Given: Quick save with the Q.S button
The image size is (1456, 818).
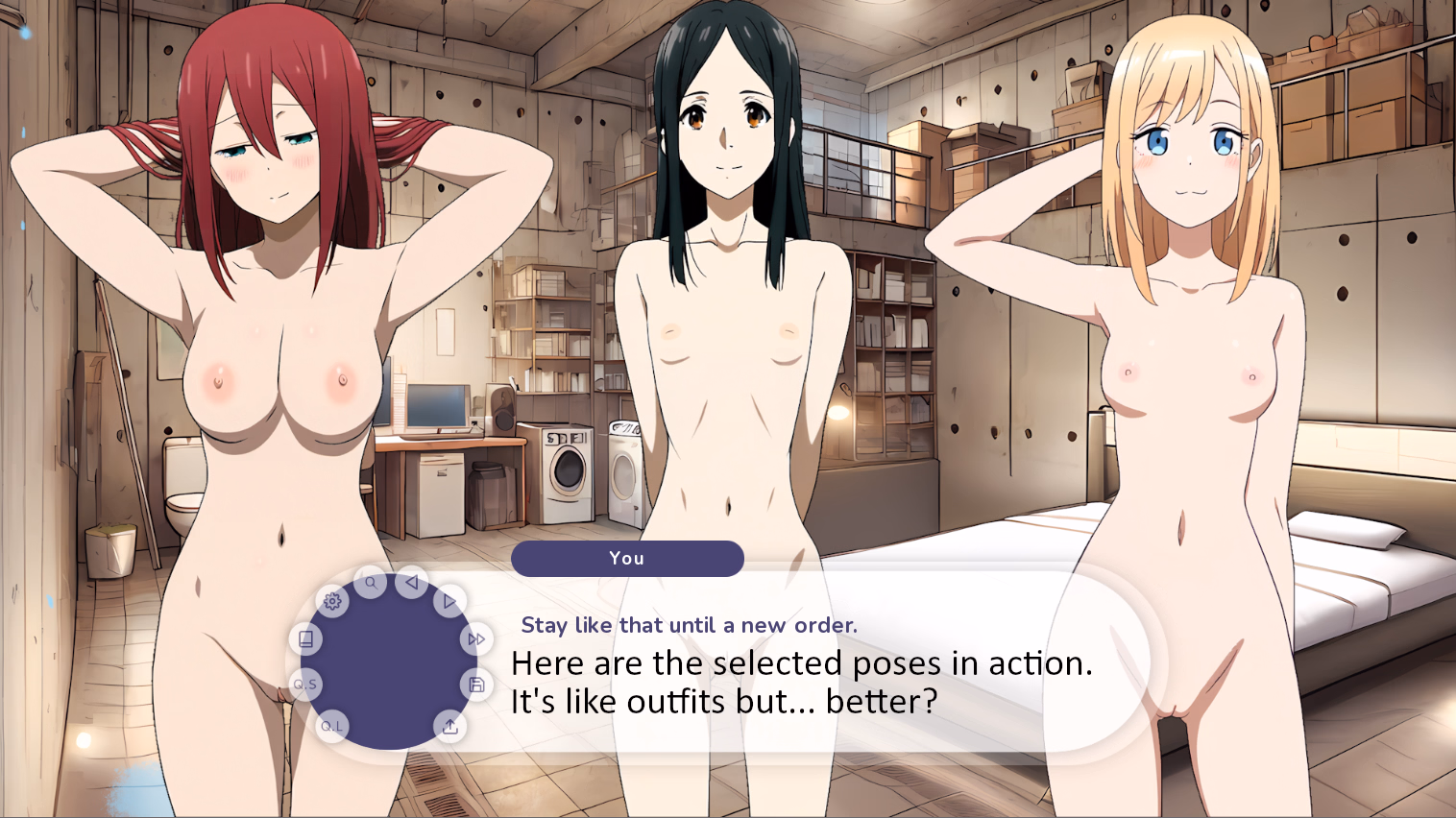Looking at the screenshot, I should click(305, 685).
